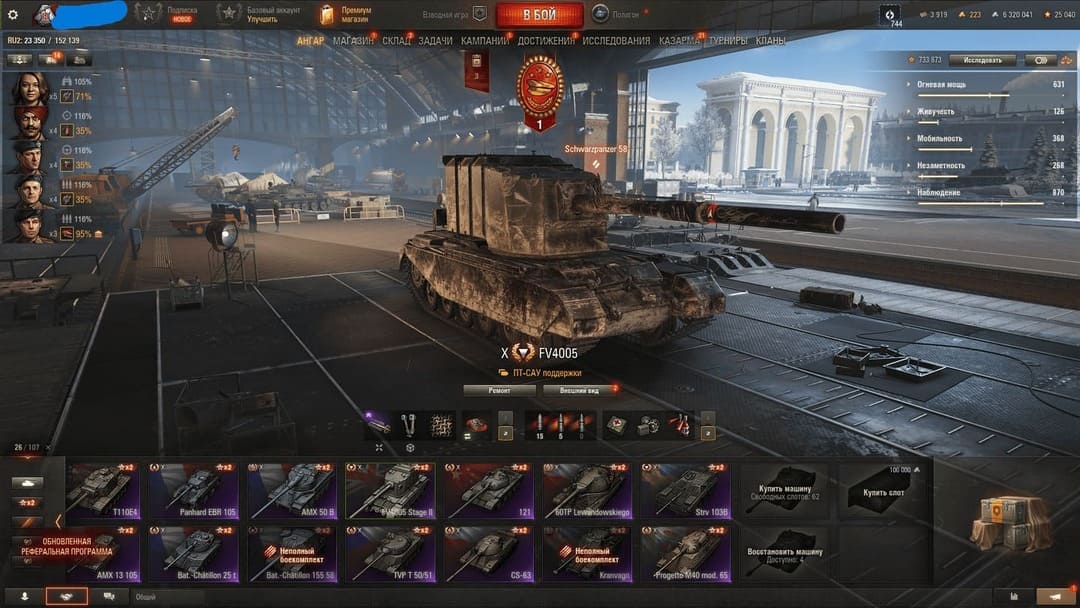Viewport: 1080px width, 608px height.
Task: Open the Премиум магазин
Action: 345,14
